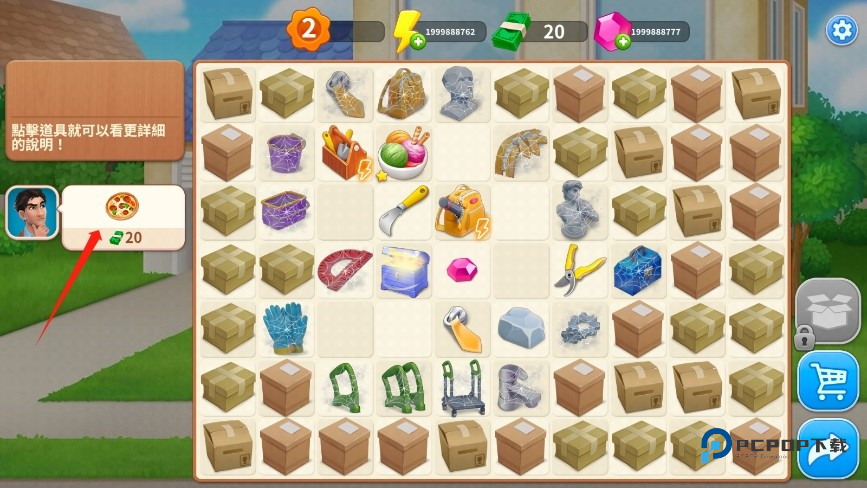
Task: Pick the gray rock tile
Action: point(520,327)
